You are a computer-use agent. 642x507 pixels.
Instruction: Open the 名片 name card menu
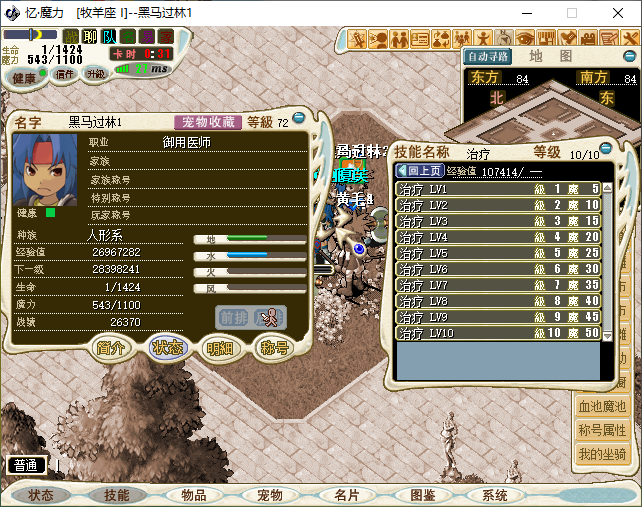[346, 495]
